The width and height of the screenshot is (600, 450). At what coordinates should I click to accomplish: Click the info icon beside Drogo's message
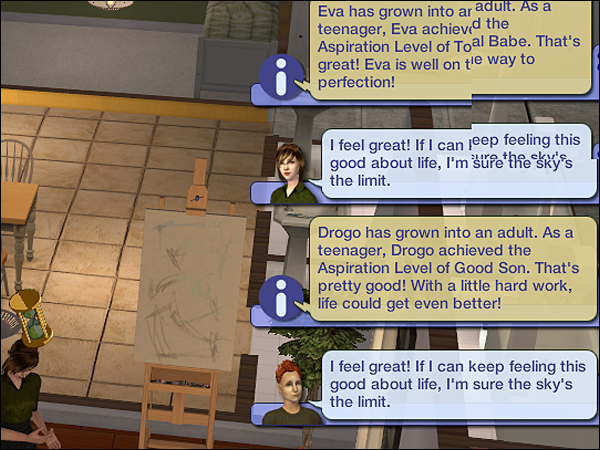(x=279, y=296)
